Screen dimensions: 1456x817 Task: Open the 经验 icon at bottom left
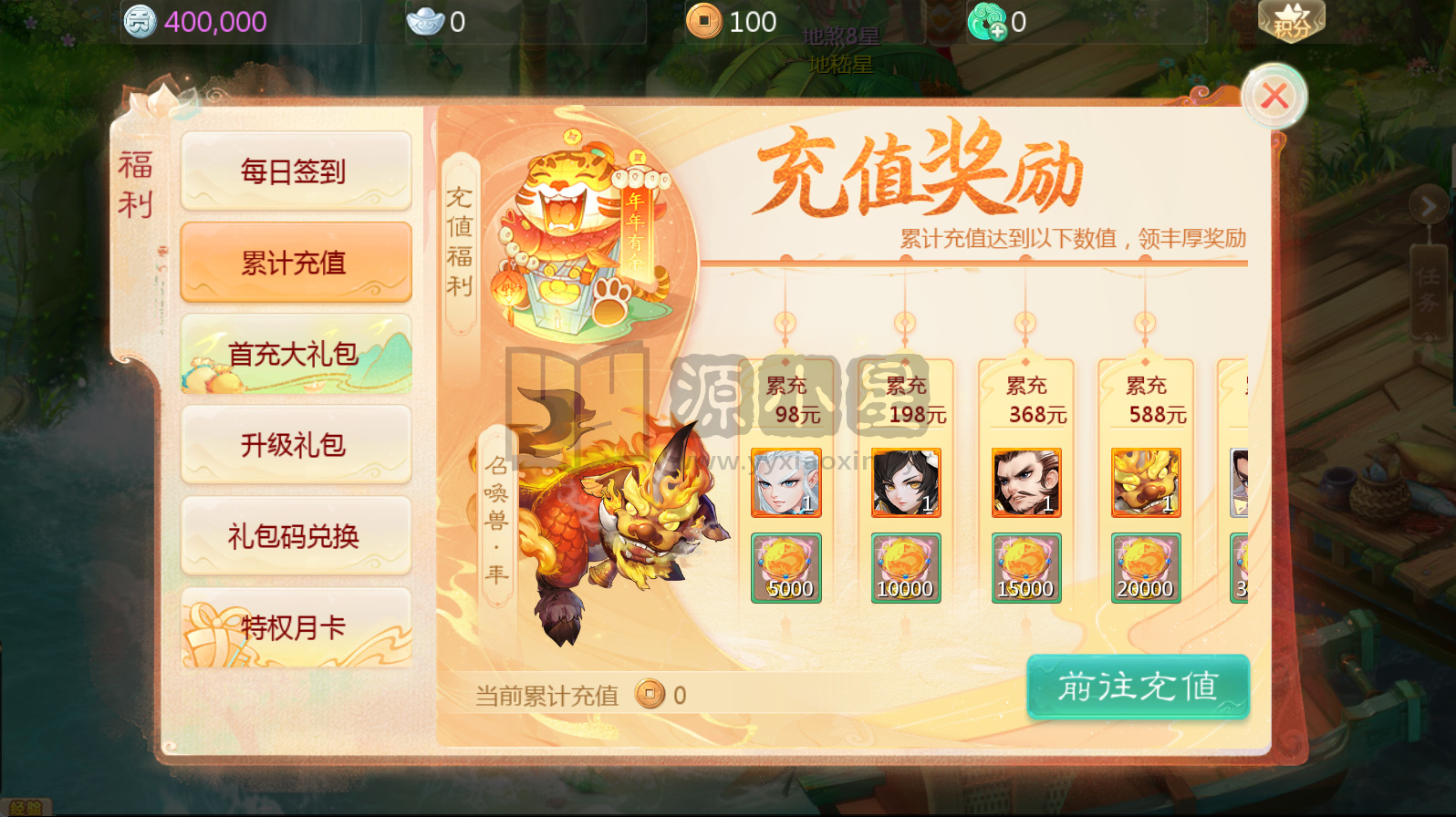coord(24,806)
